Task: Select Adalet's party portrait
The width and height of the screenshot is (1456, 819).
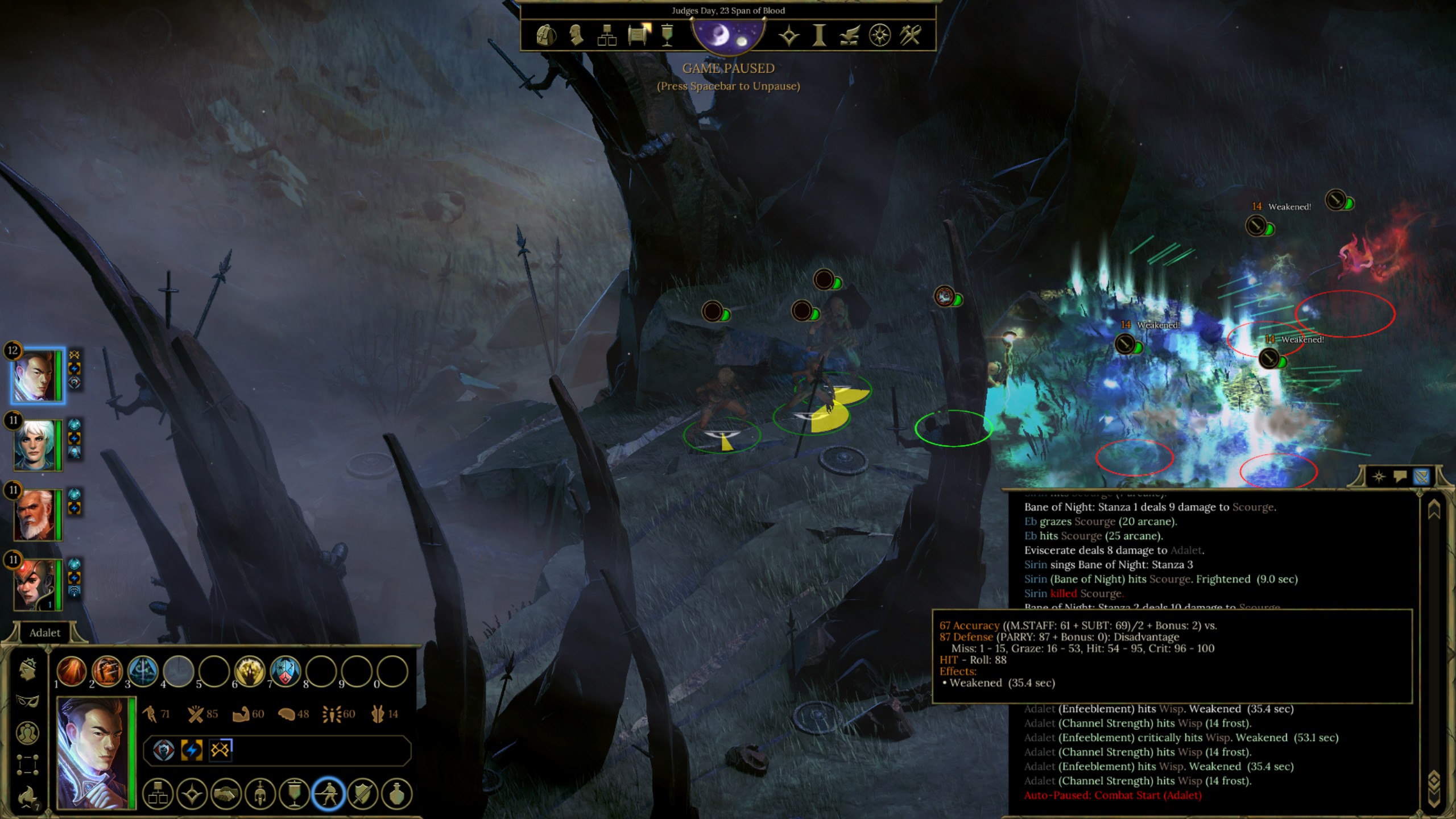Action: [x=37, y=376]
